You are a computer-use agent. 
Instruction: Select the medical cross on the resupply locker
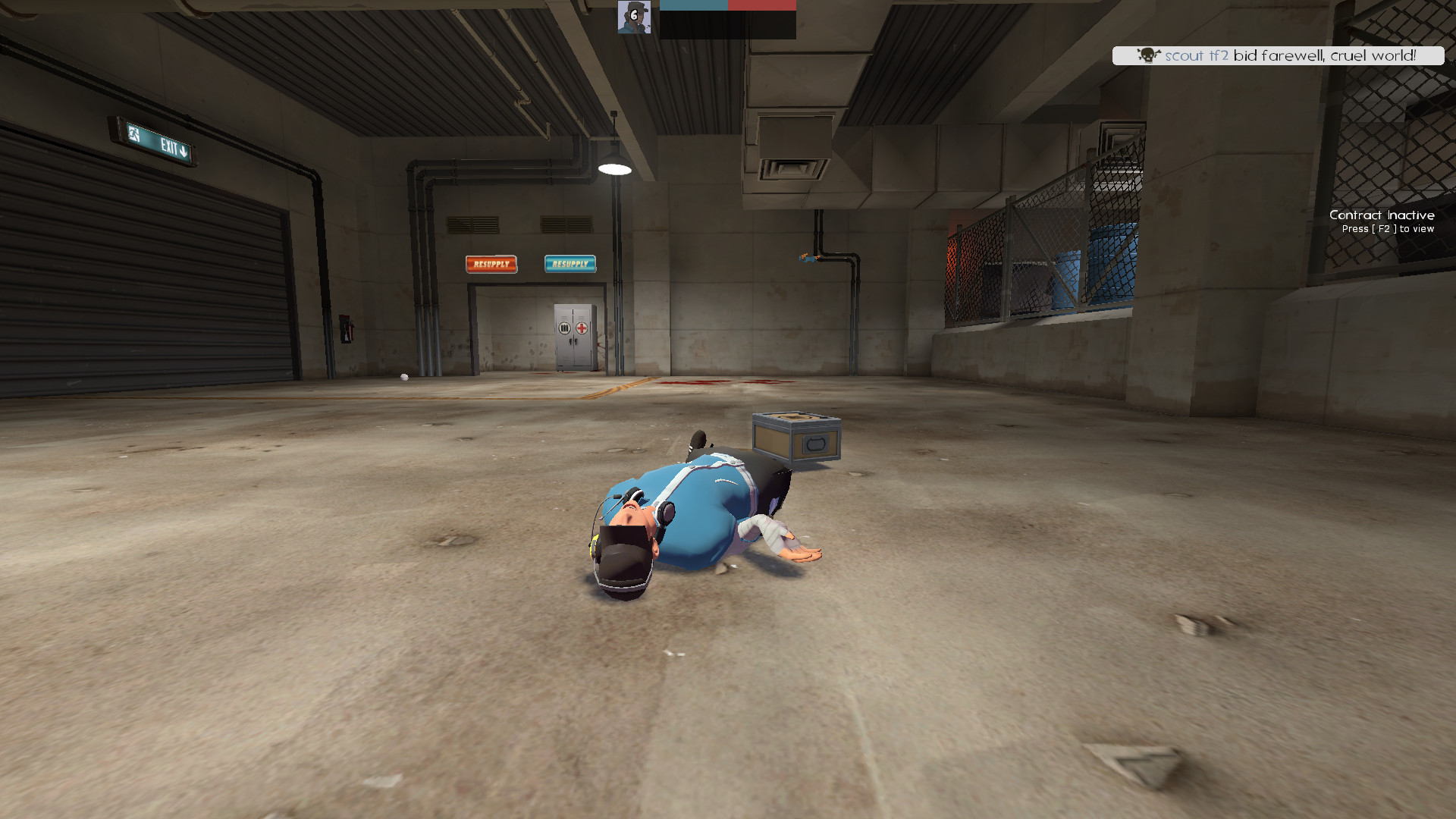click(581, 328)
